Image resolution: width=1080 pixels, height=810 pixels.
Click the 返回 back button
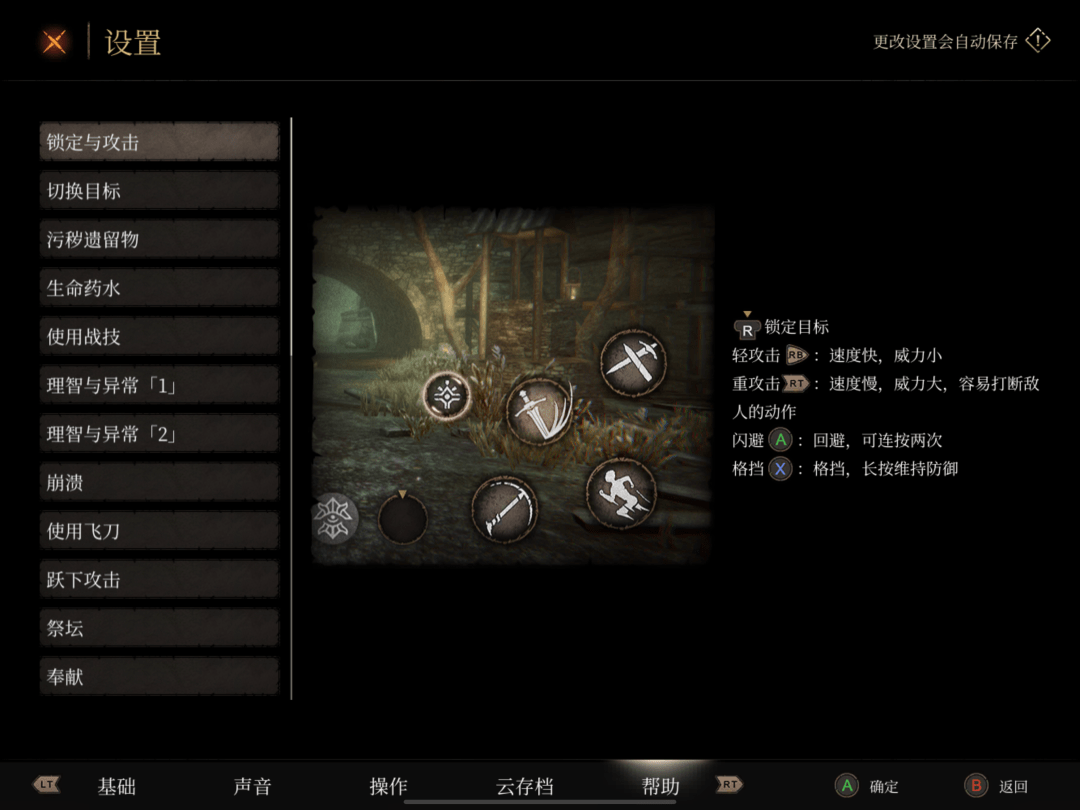tap(997, 787)
